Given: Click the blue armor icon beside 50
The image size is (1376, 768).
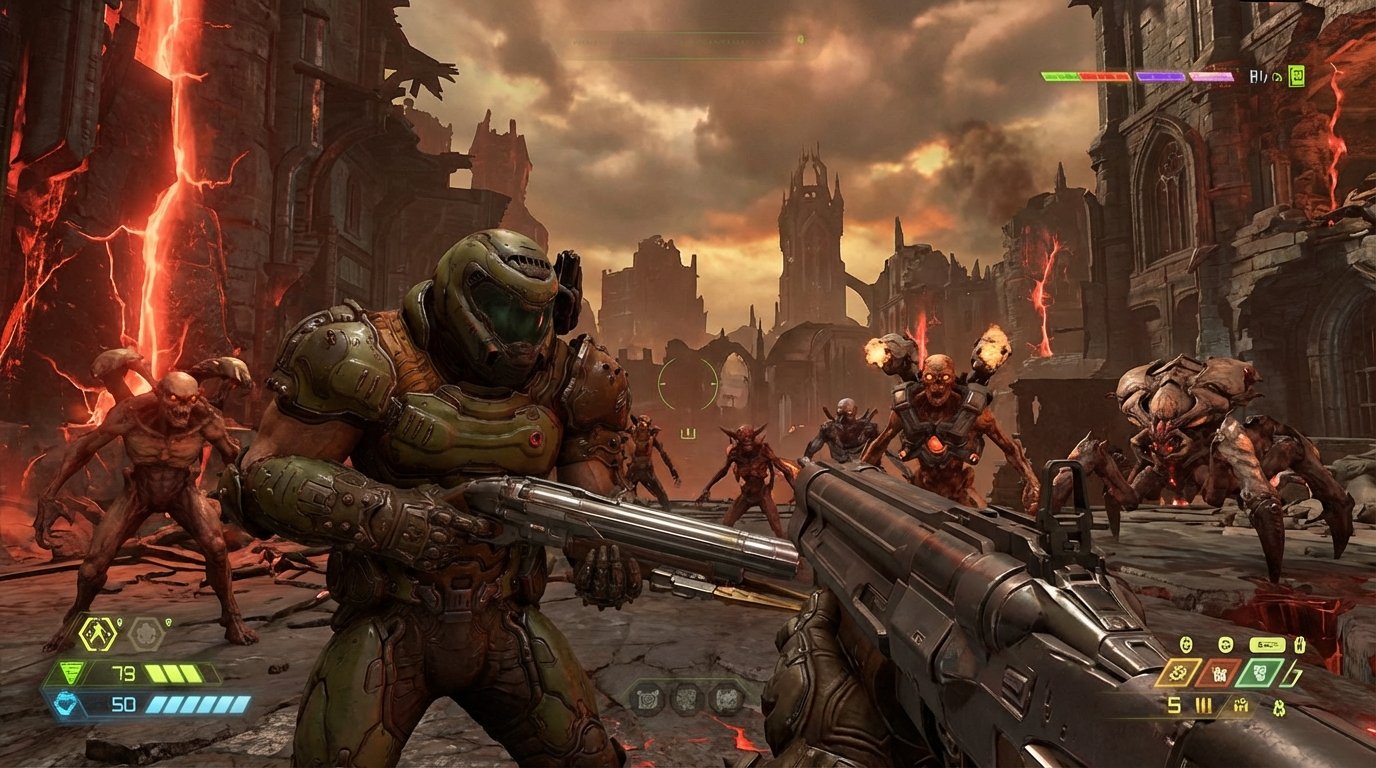Looking at the screenshot, I should tap(67, 704).
